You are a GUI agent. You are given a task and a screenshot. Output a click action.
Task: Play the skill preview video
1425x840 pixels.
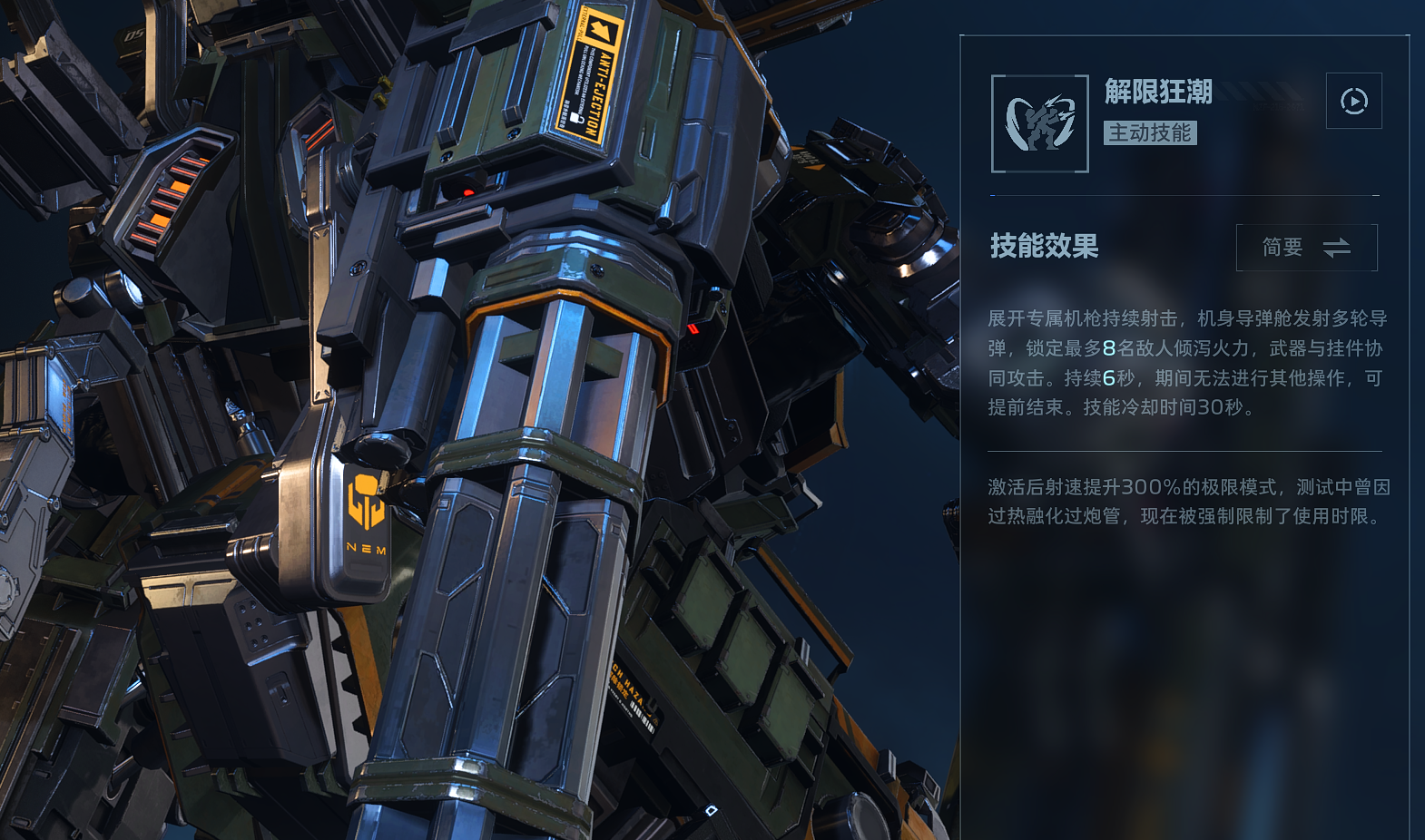tap(1353, 101)
